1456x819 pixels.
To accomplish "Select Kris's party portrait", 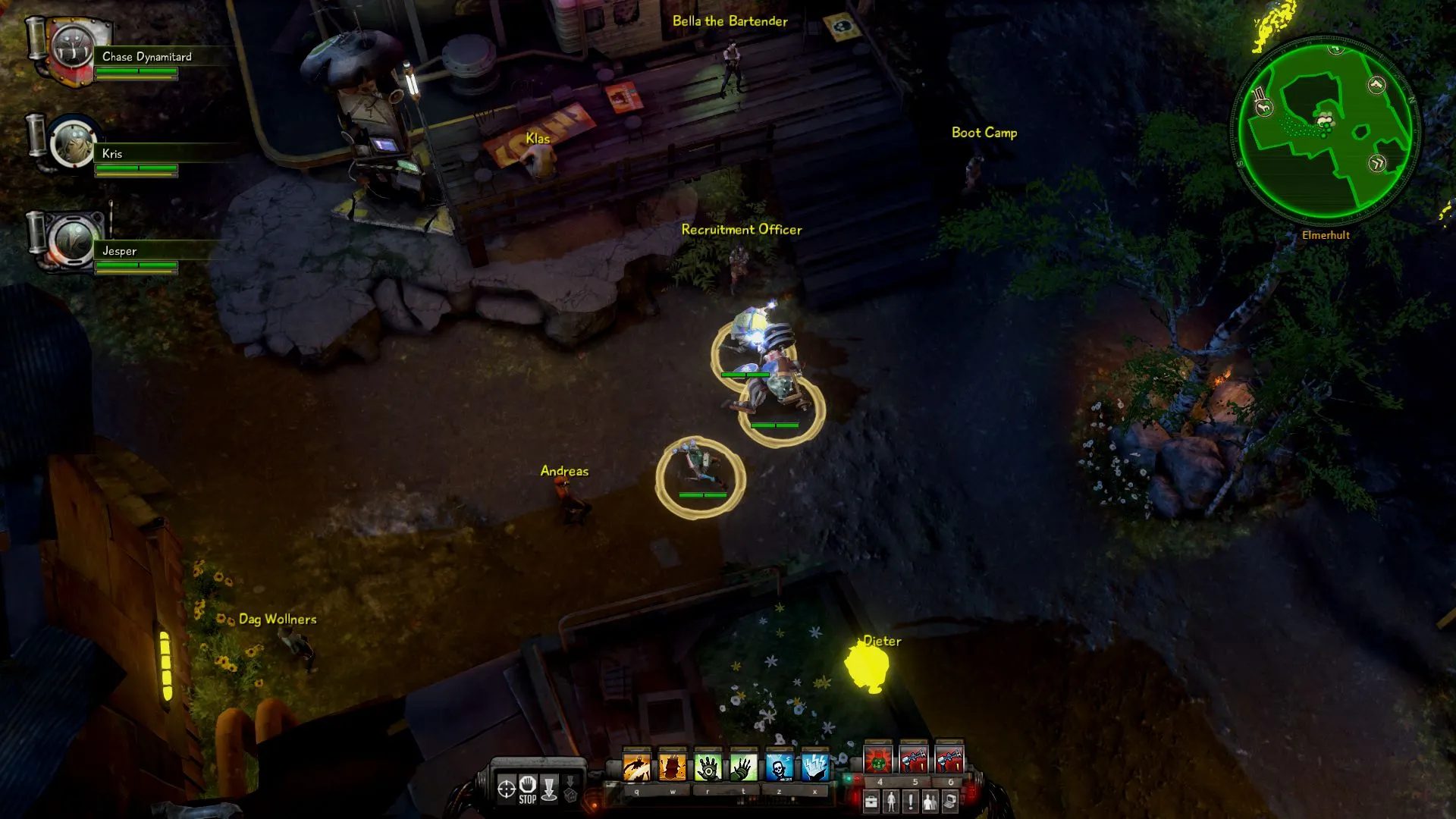I will pyautogui.click(x=73, y=144).
